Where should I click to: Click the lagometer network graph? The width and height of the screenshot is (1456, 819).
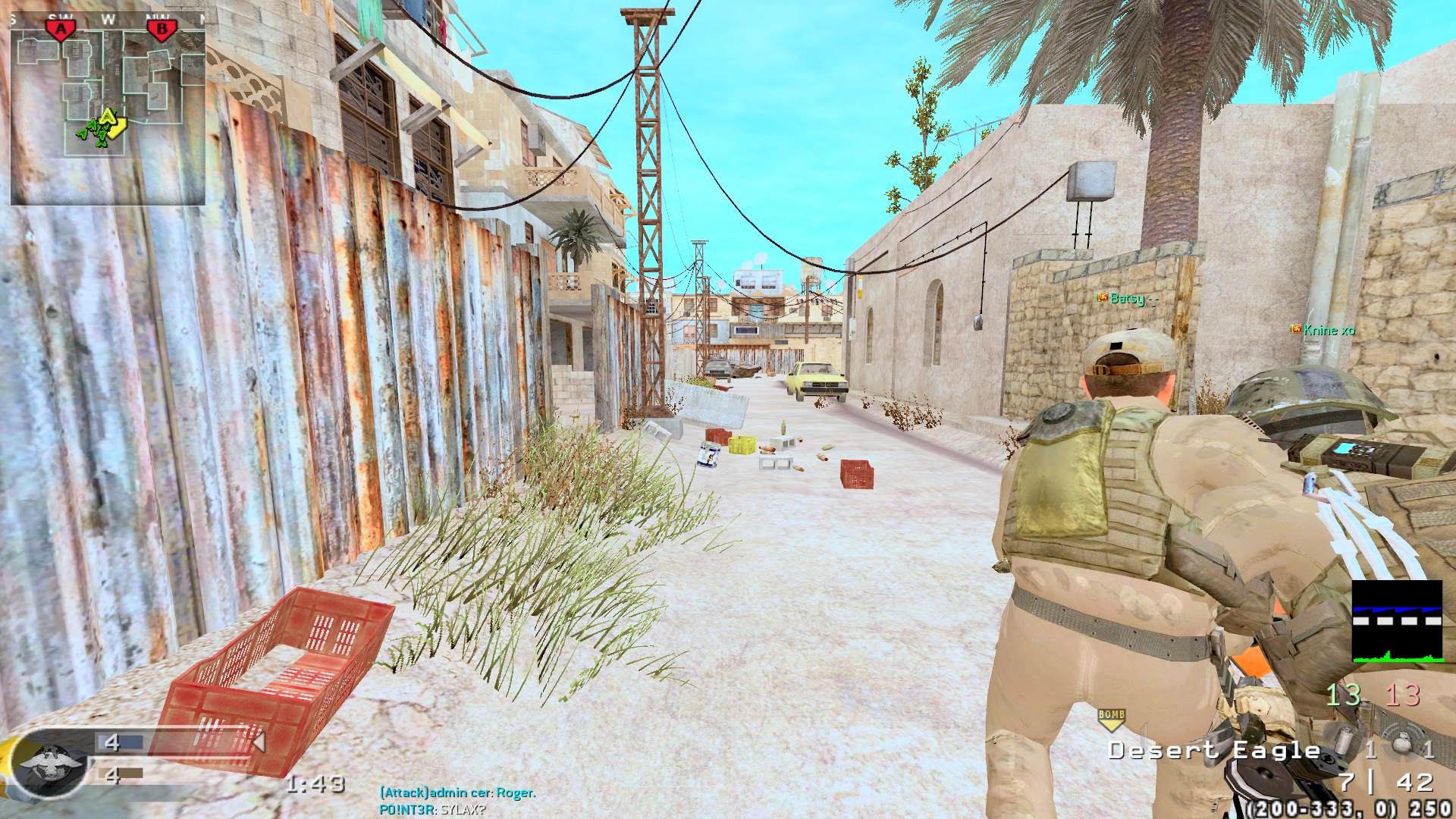1397,621
